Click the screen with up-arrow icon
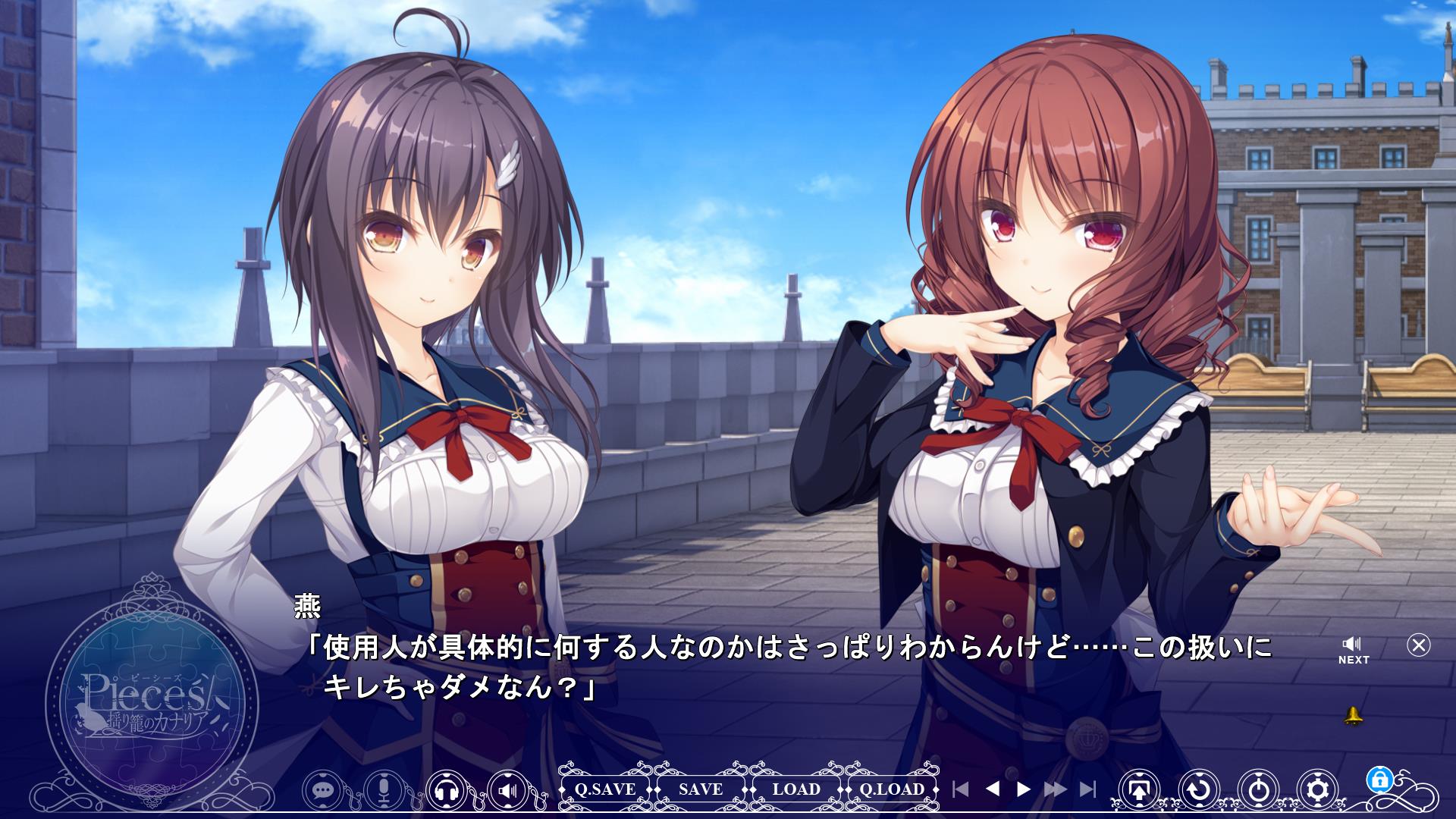The width and height of the screenshot is (1456, 819). click(x=1139, y=790)
